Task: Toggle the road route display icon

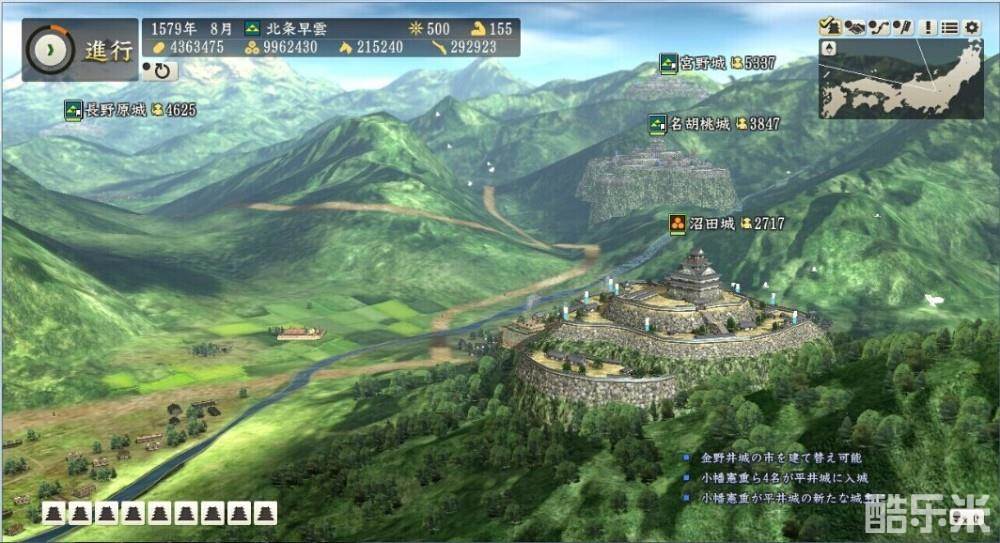Action: pyautogui.click(x=878, y=27)
